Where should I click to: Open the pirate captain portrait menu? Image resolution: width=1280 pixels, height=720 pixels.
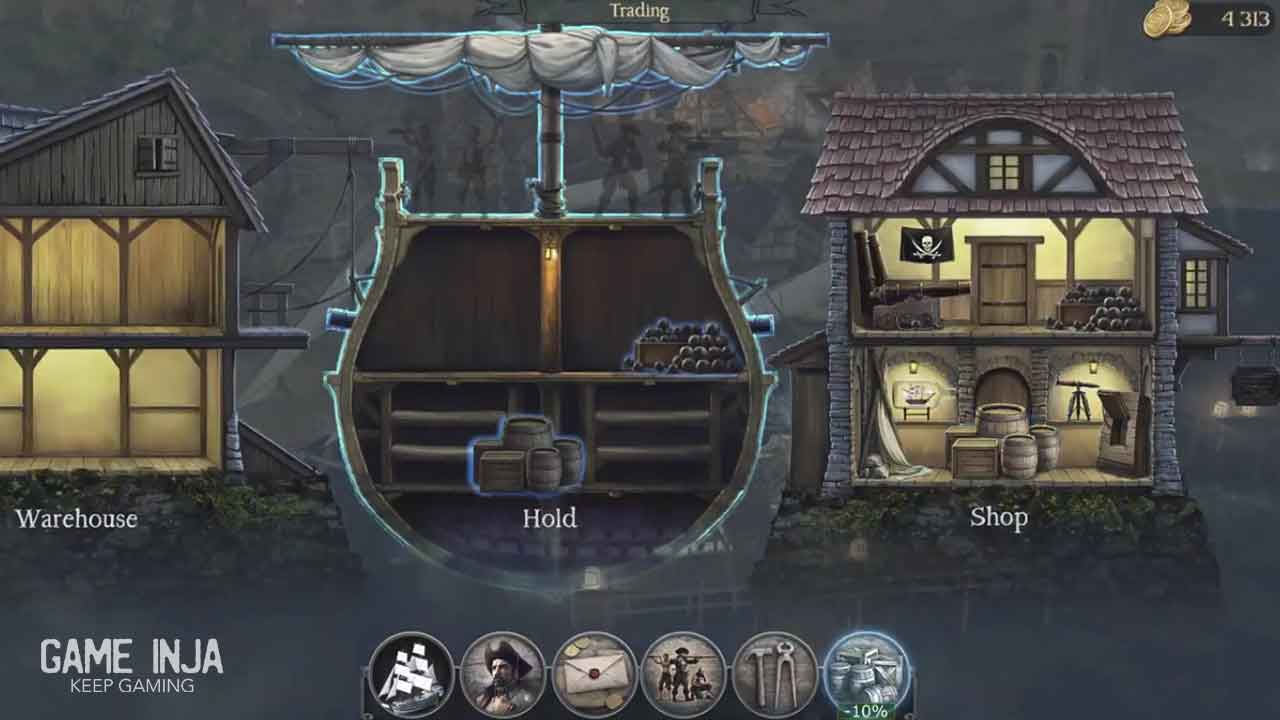pyautogui.click(x=503, y=673)
